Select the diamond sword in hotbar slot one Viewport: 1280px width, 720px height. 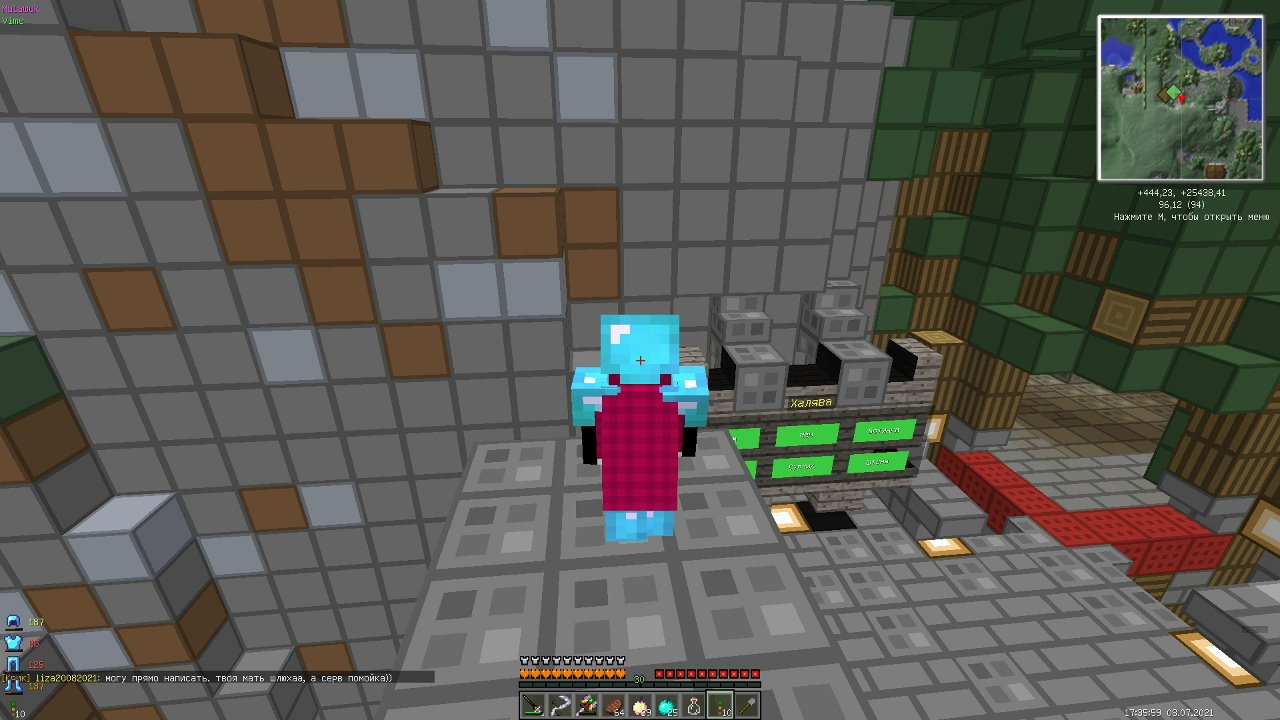pos(532,703)
